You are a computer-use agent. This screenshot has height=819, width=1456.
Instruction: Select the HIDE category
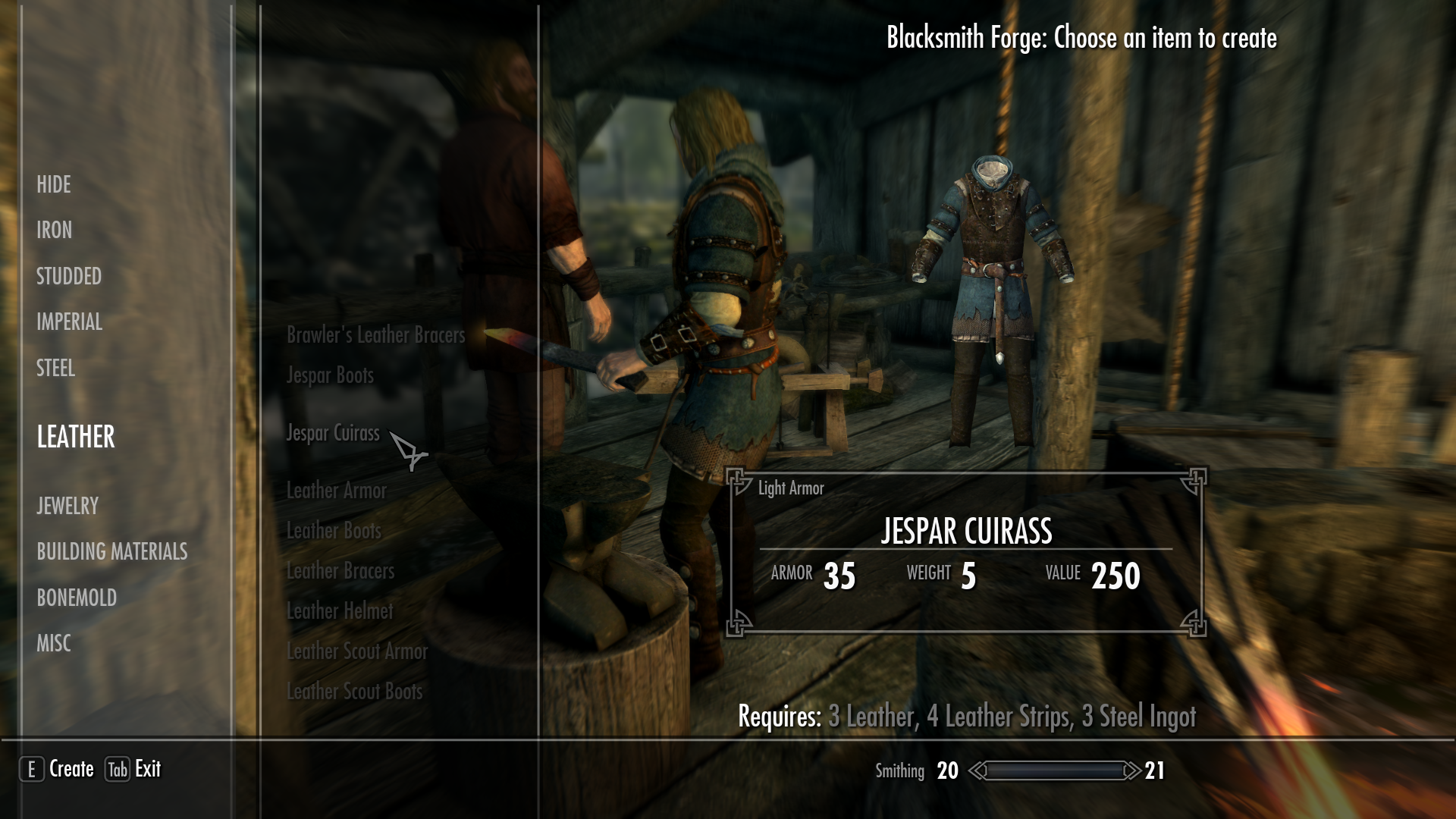click(53, 184)
